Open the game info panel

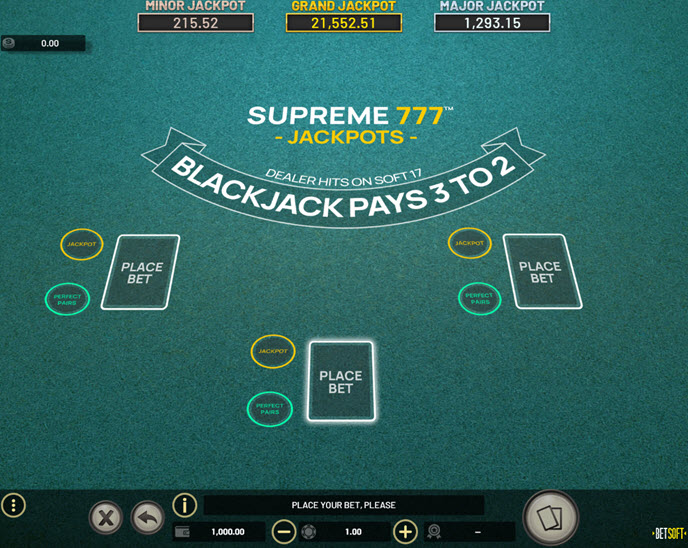tap(184, 505)
